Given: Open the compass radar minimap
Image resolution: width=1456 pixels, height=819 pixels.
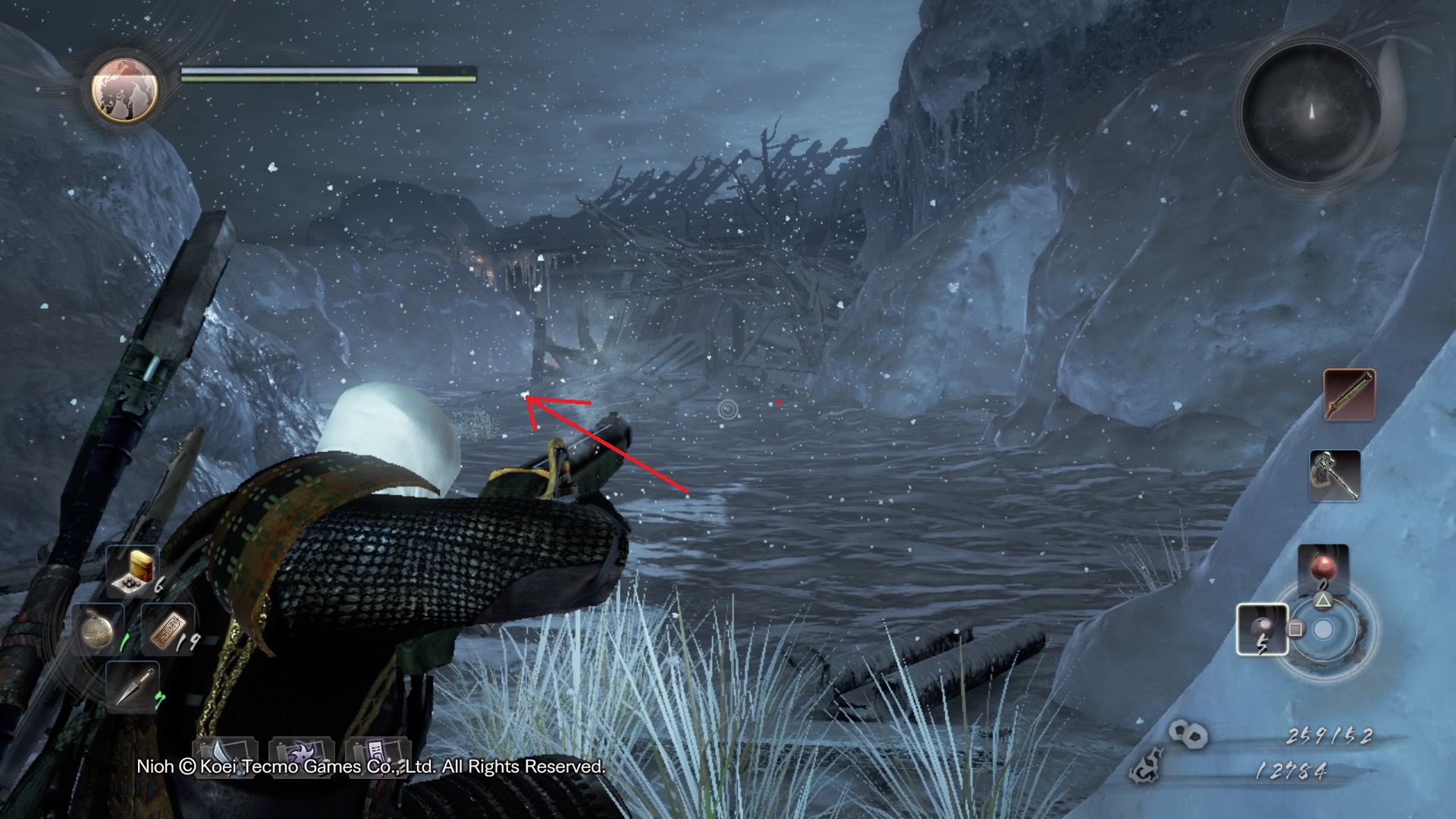Looking at the screenshot, I should (1310, 112).
